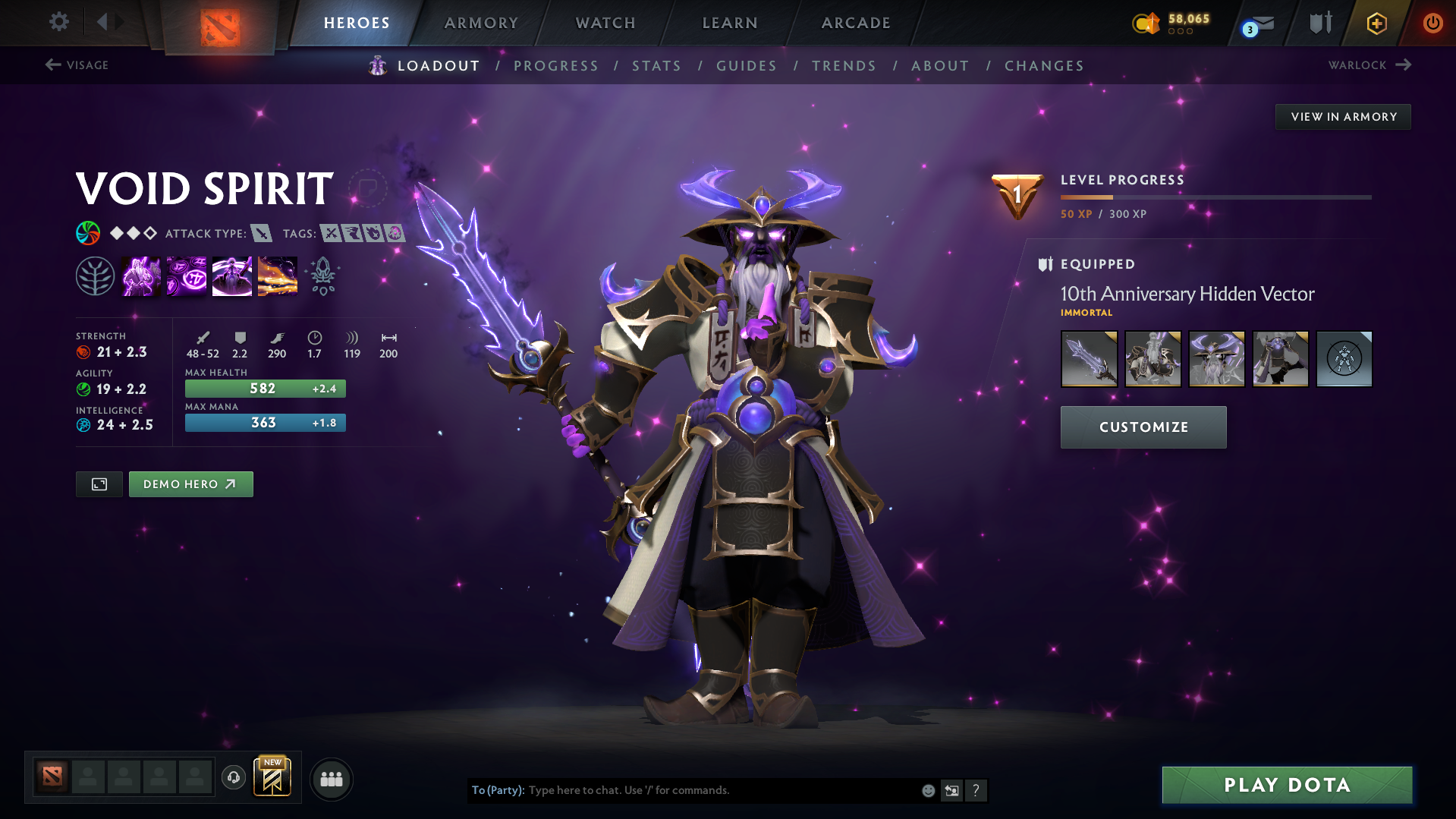The width and height of the screenshot is (1456, 819).
Task: Expand the shards dropdown under the currency count
Action: pos(1181,33)
